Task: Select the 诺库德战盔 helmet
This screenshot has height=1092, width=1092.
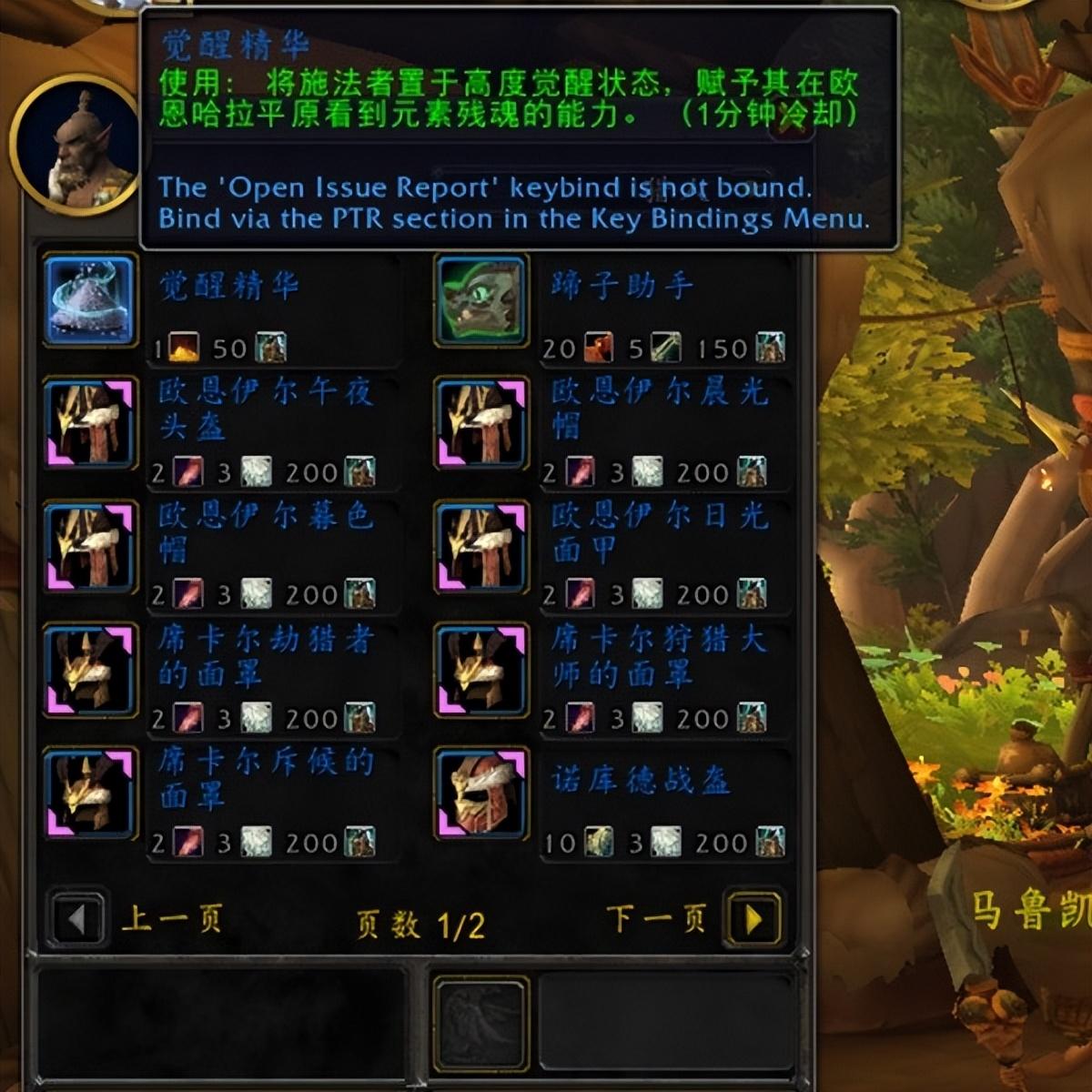Action: (x=481, y=793)
